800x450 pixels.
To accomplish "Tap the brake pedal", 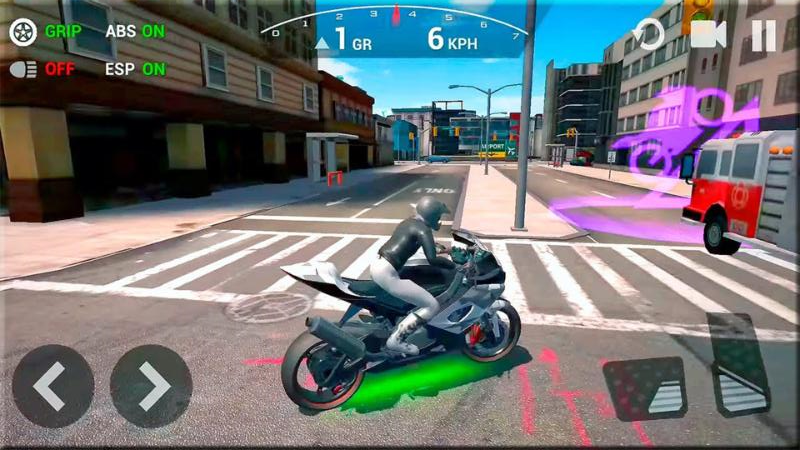I will [644, 388].
